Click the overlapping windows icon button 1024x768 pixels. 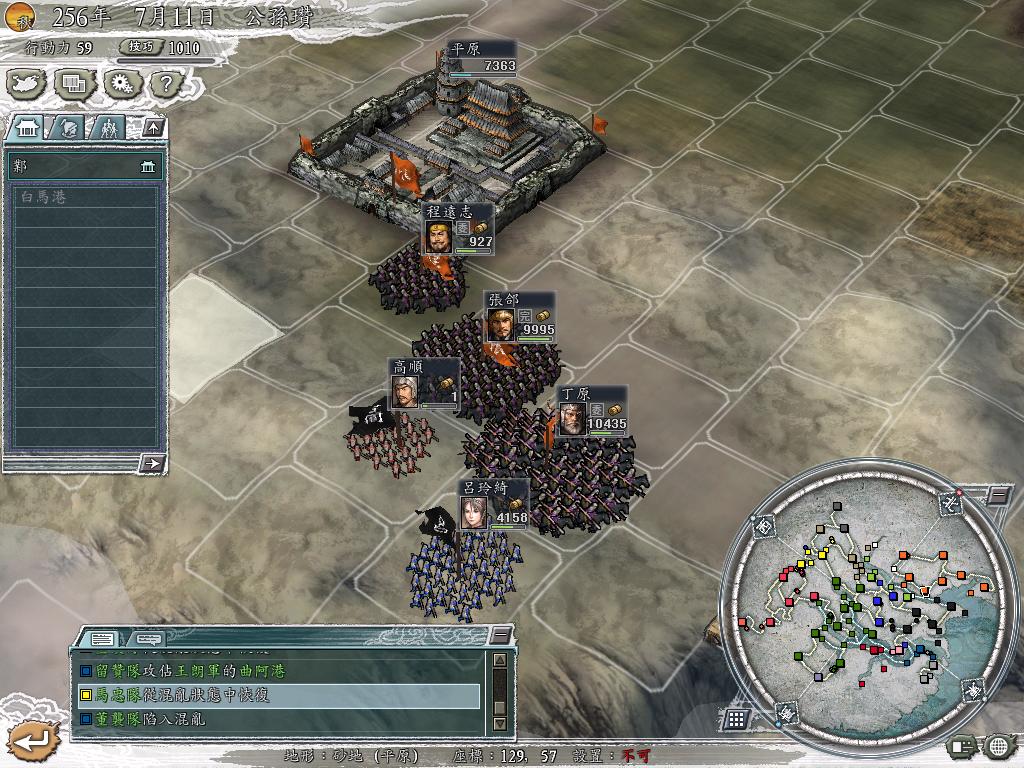[x=75, y=84]
